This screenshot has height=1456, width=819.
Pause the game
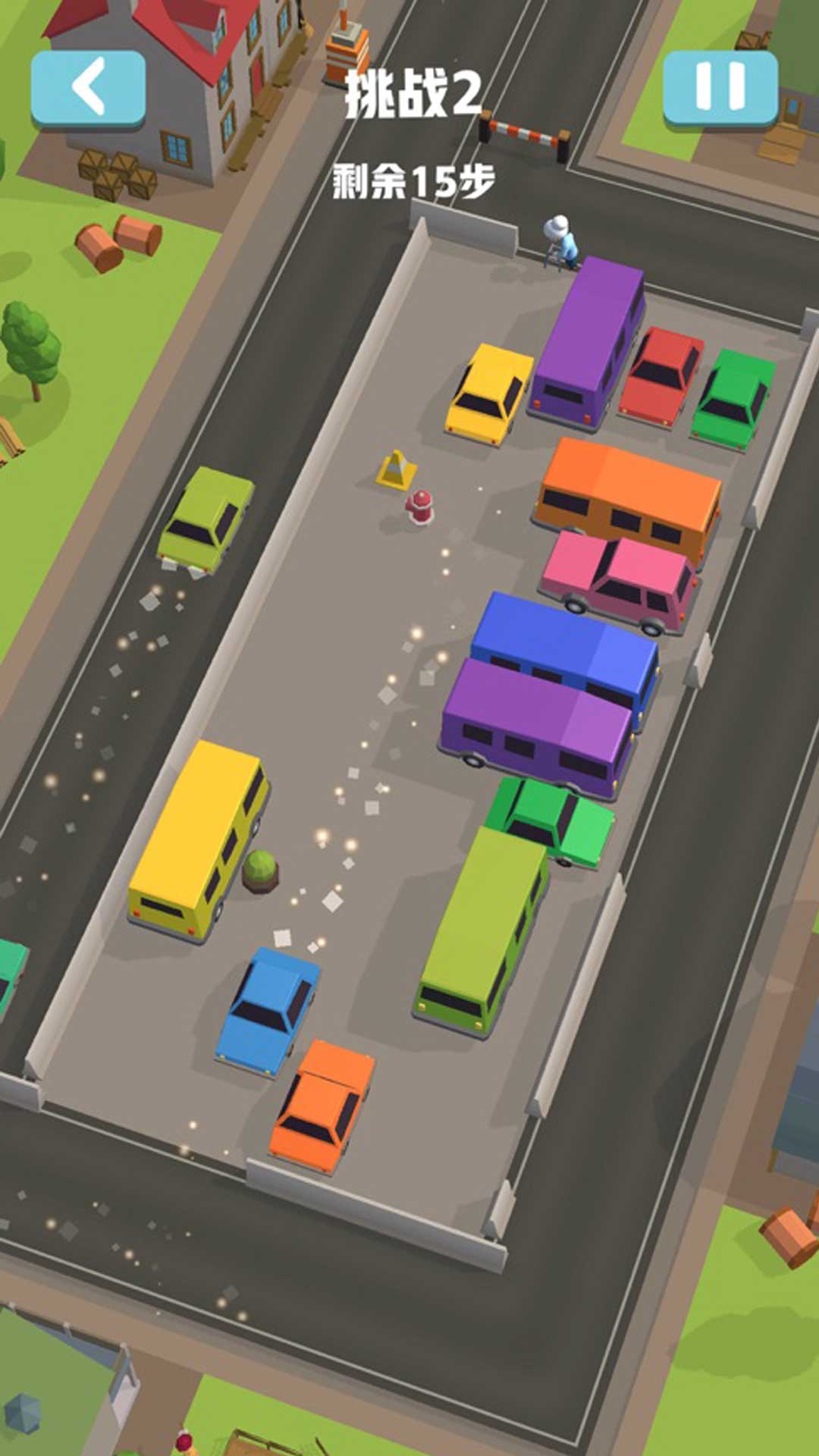[720, 86]
